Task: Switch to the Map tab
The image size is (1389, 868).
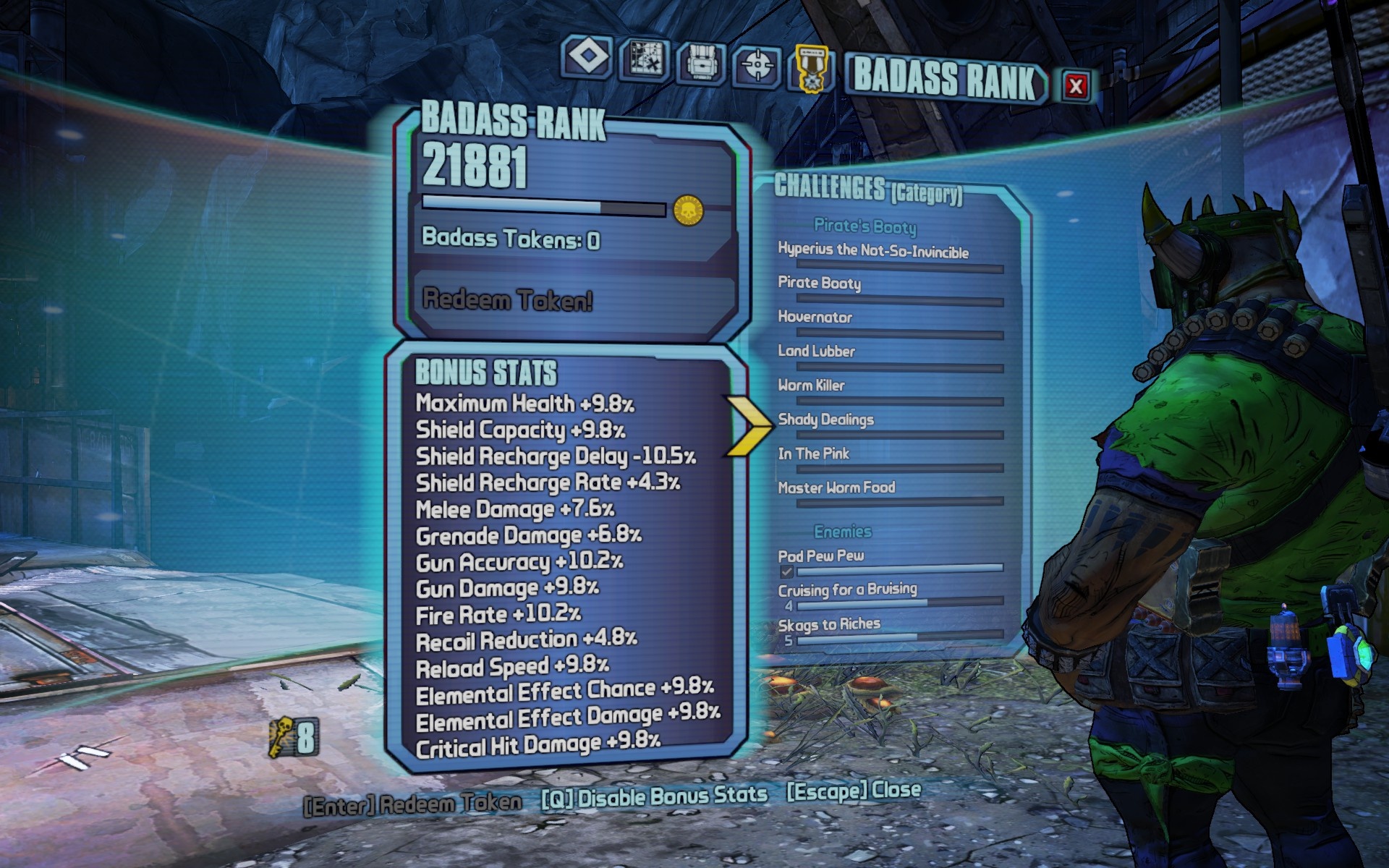Action: (645, 60)
